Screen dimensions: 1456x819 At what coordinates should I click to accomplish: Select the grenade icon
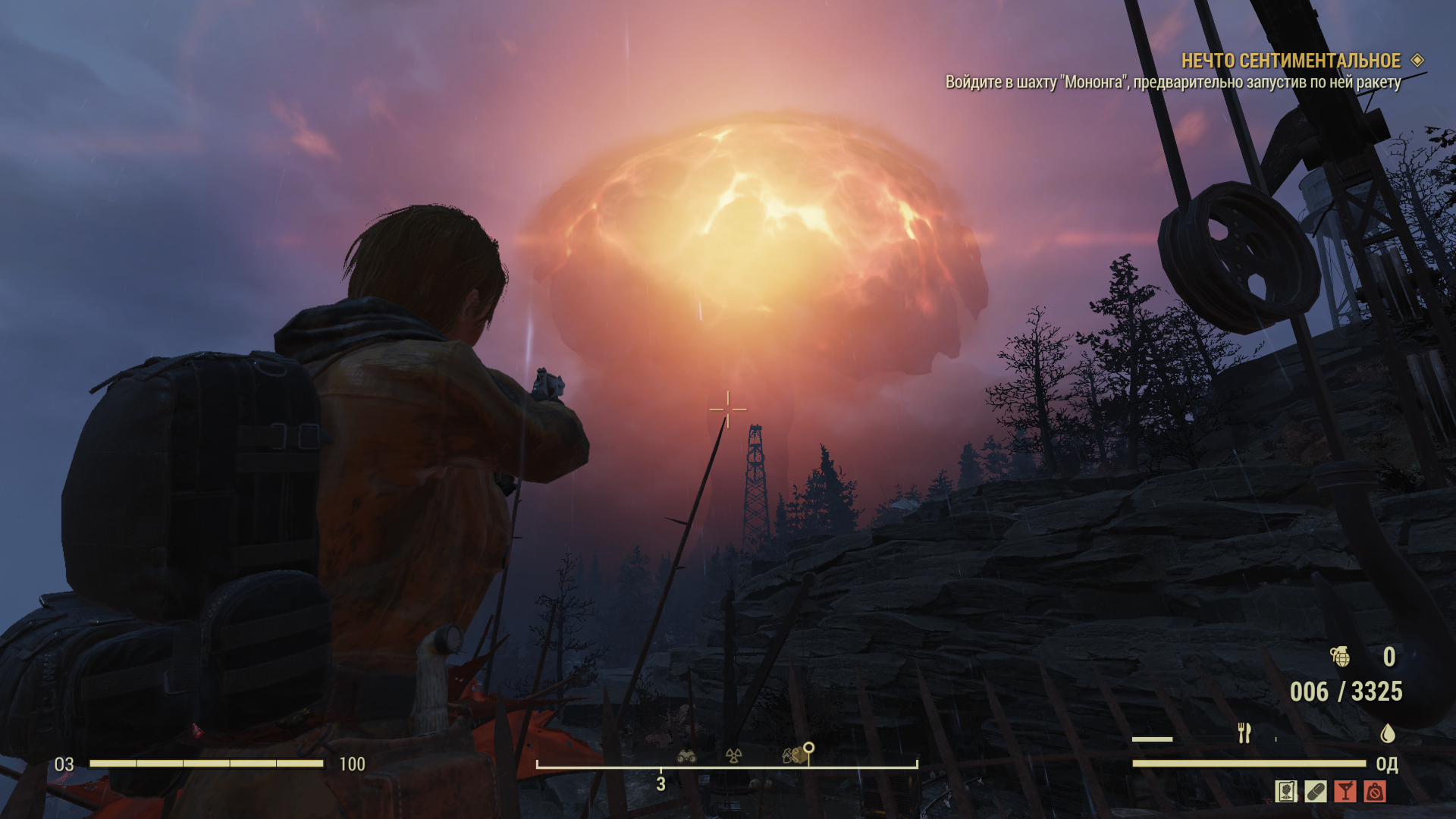tap(1340, 656)
